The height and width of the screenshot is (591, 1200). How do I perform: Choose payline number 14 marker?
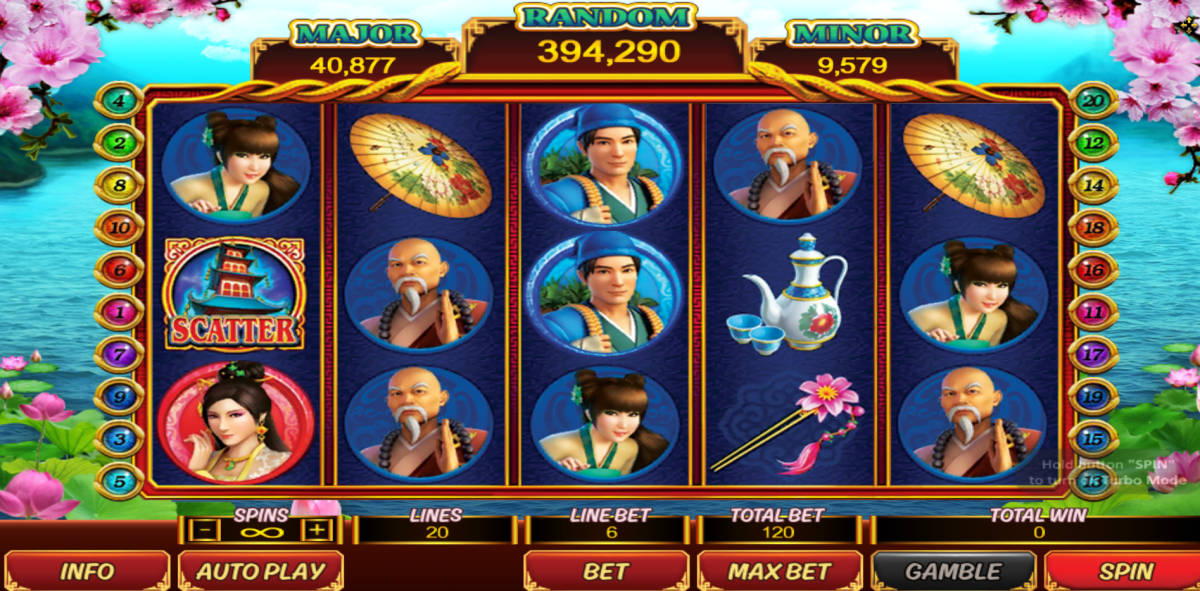click(1094, 185)
